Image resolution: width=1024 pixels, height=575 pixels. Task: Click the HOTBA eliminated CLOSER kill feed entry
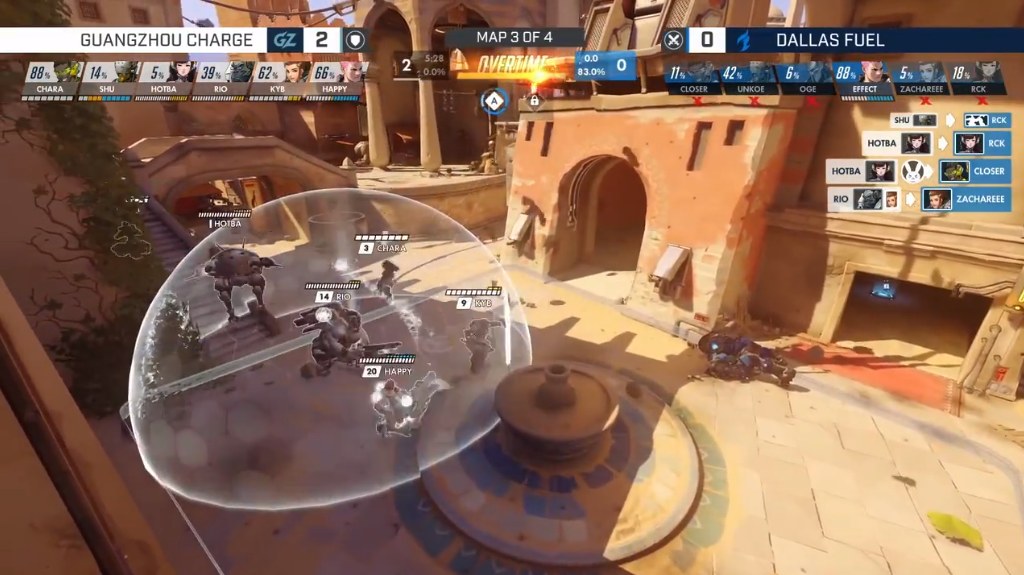point(919,171)
